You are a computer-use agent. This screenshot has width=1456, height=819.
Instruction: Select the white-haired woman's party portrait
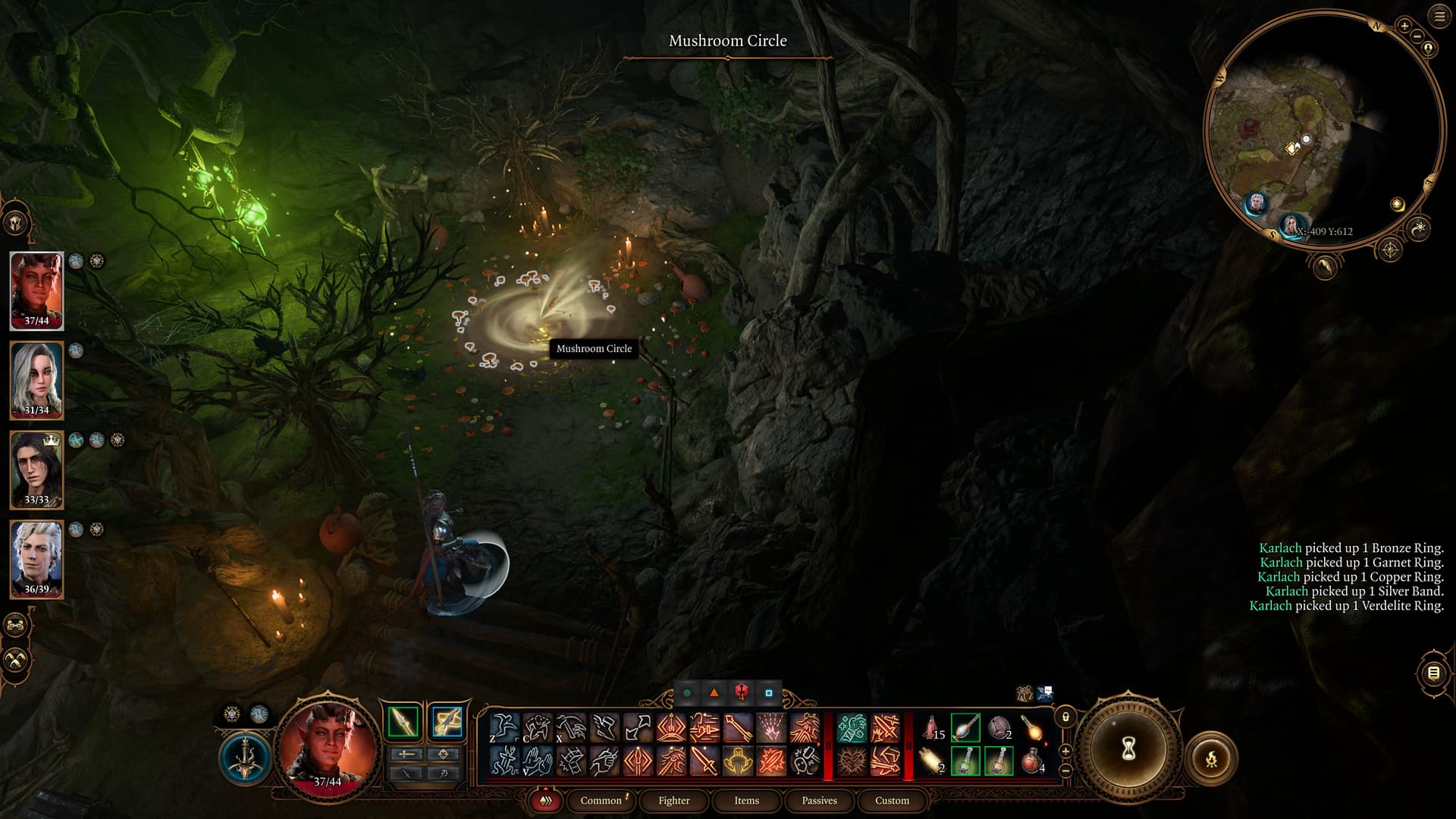tap(36, 380)
